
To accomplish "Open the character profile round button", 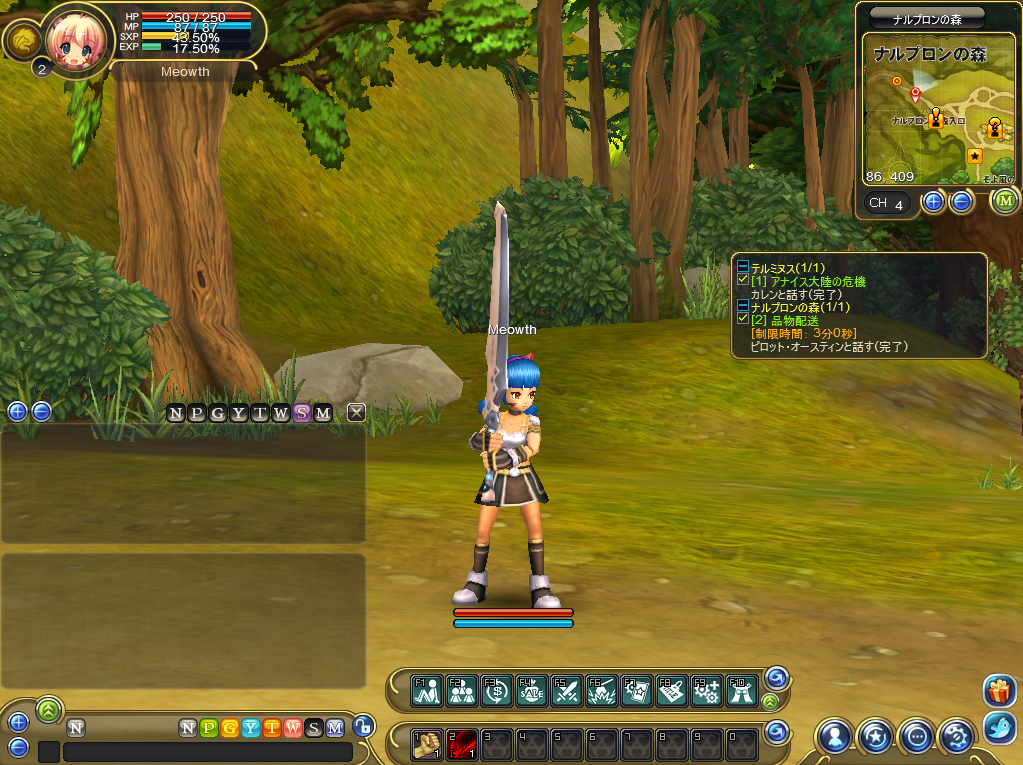I will (x=834, y=737).
